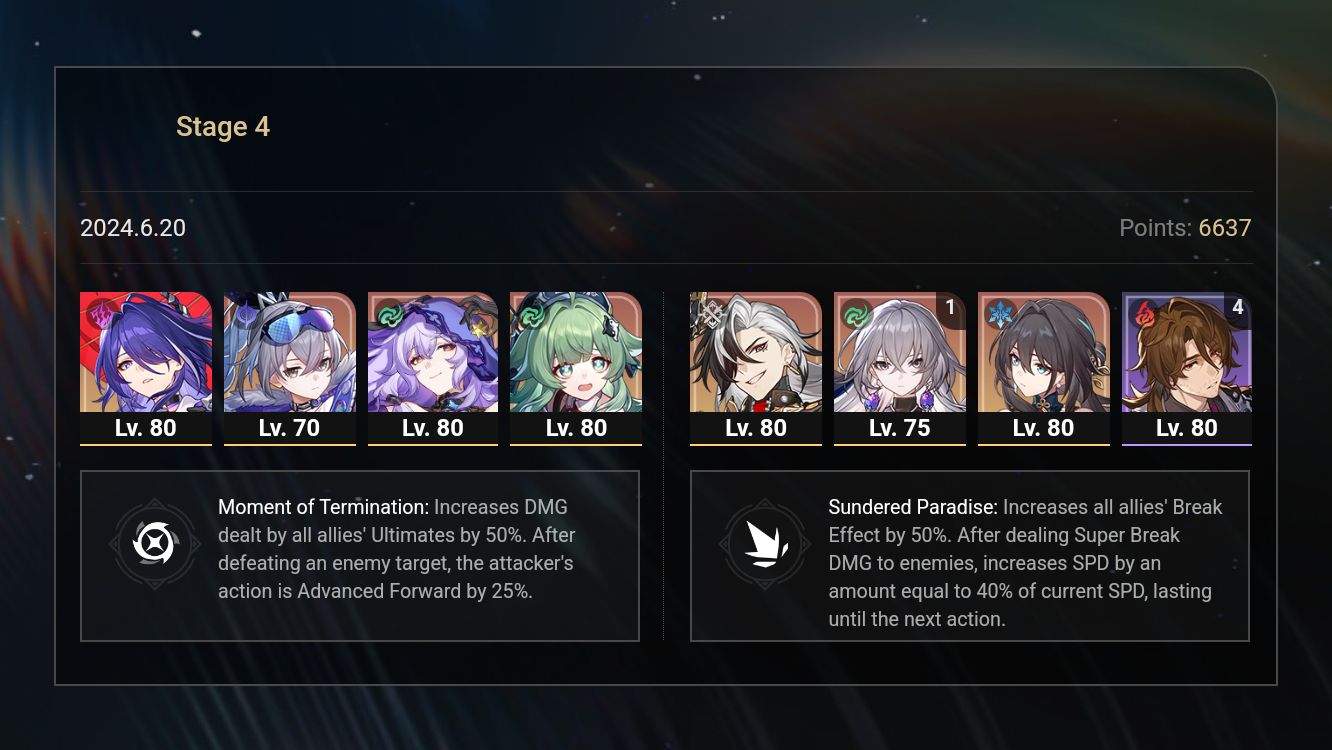Select Bronya's eidolon count badge showing 1
This screenshot has width=1332, height=750.
(x=950, y=308)
